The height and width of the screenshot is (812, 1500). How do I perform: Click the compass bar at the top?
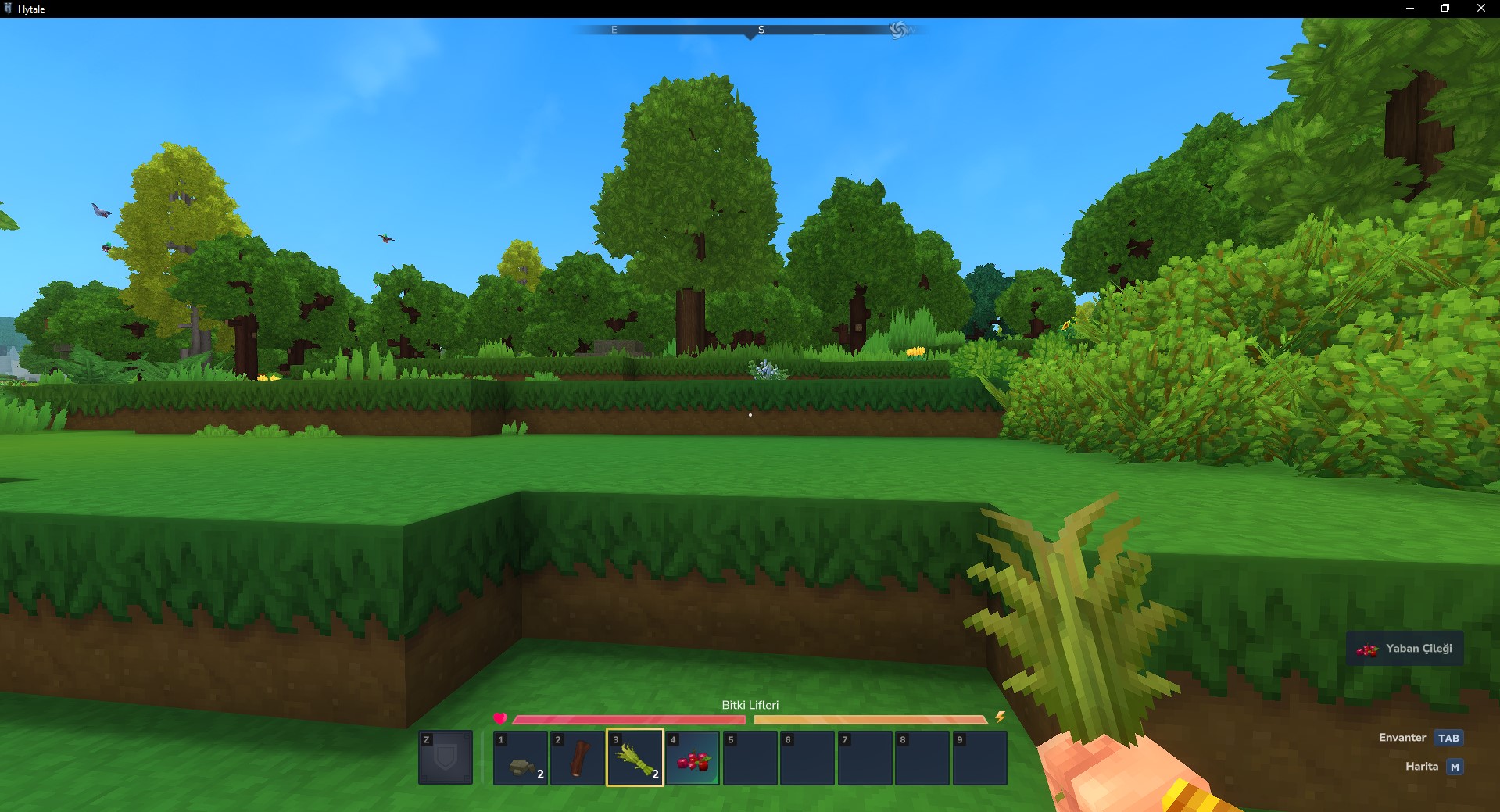click(x=750, y=30)
